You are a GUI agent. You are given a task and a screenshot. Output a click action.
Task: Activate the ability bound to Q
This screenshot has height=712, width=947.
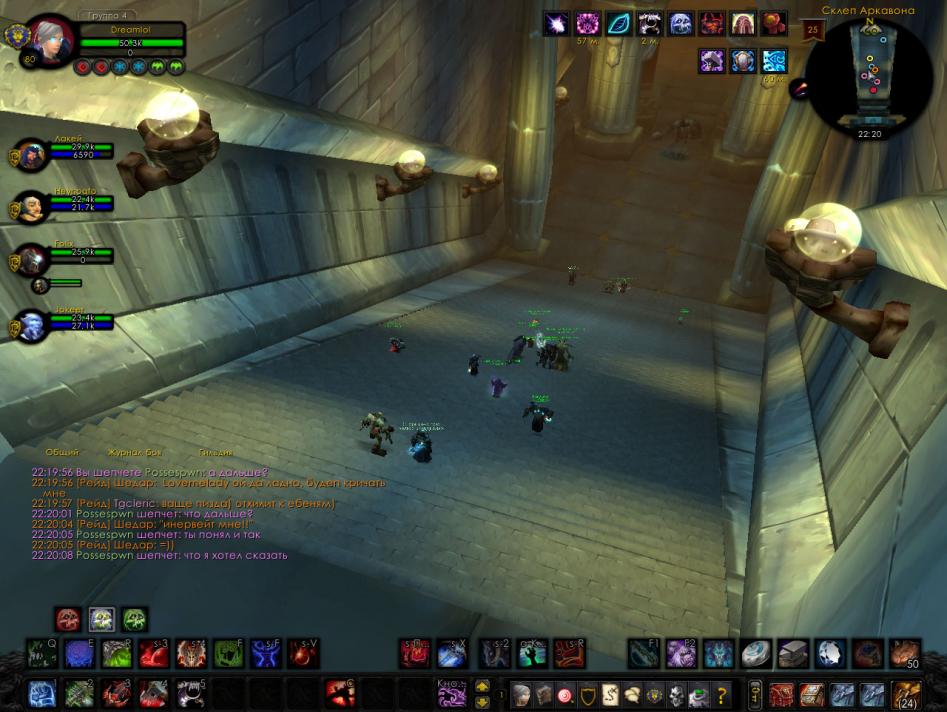42,654
